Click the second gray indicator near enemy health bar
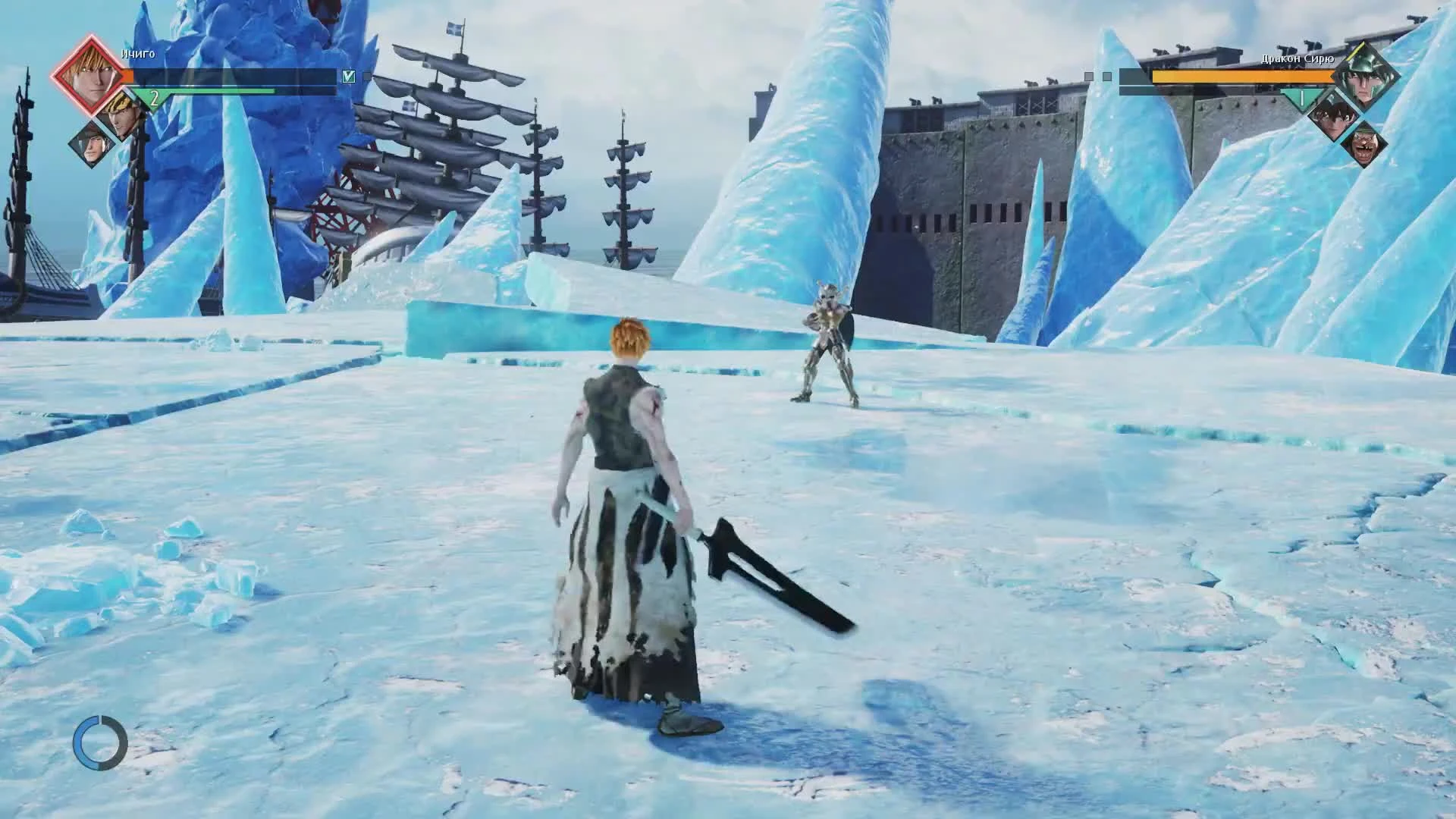 point(1106,76)
